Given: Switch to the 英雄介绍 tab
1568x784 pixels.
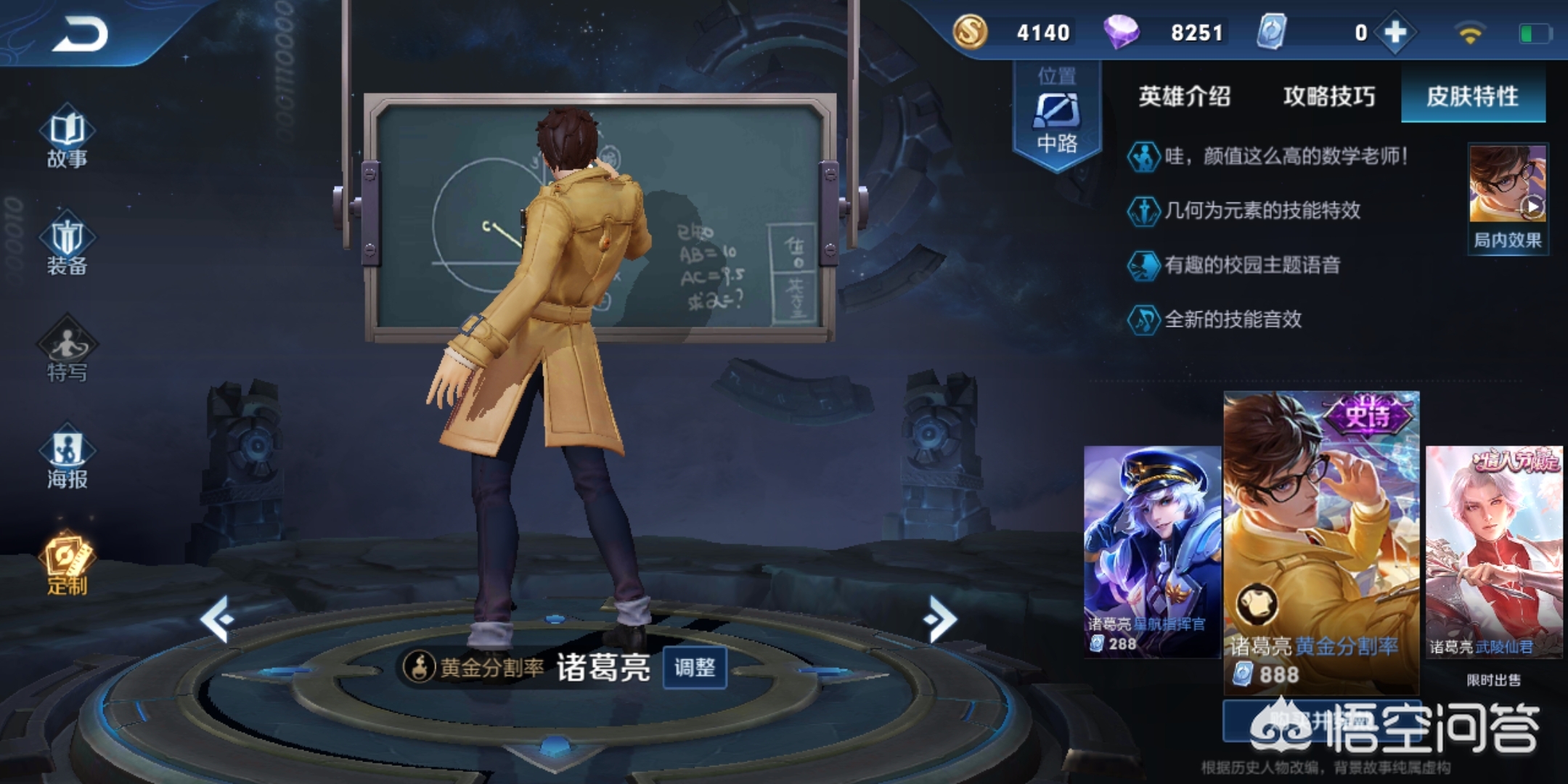Looking at the screenshot, I should click(1184, 97).
